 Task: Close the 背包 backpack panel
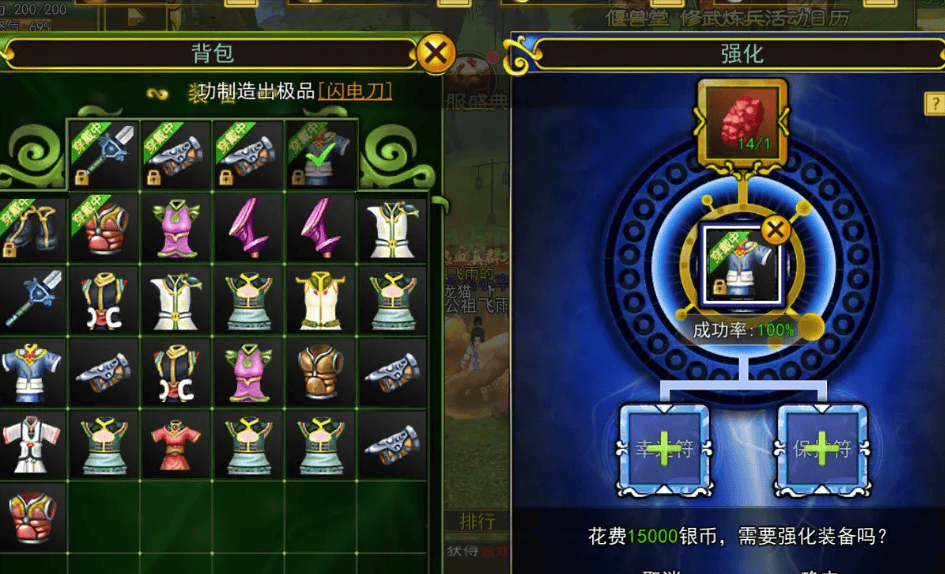(435, 54)
